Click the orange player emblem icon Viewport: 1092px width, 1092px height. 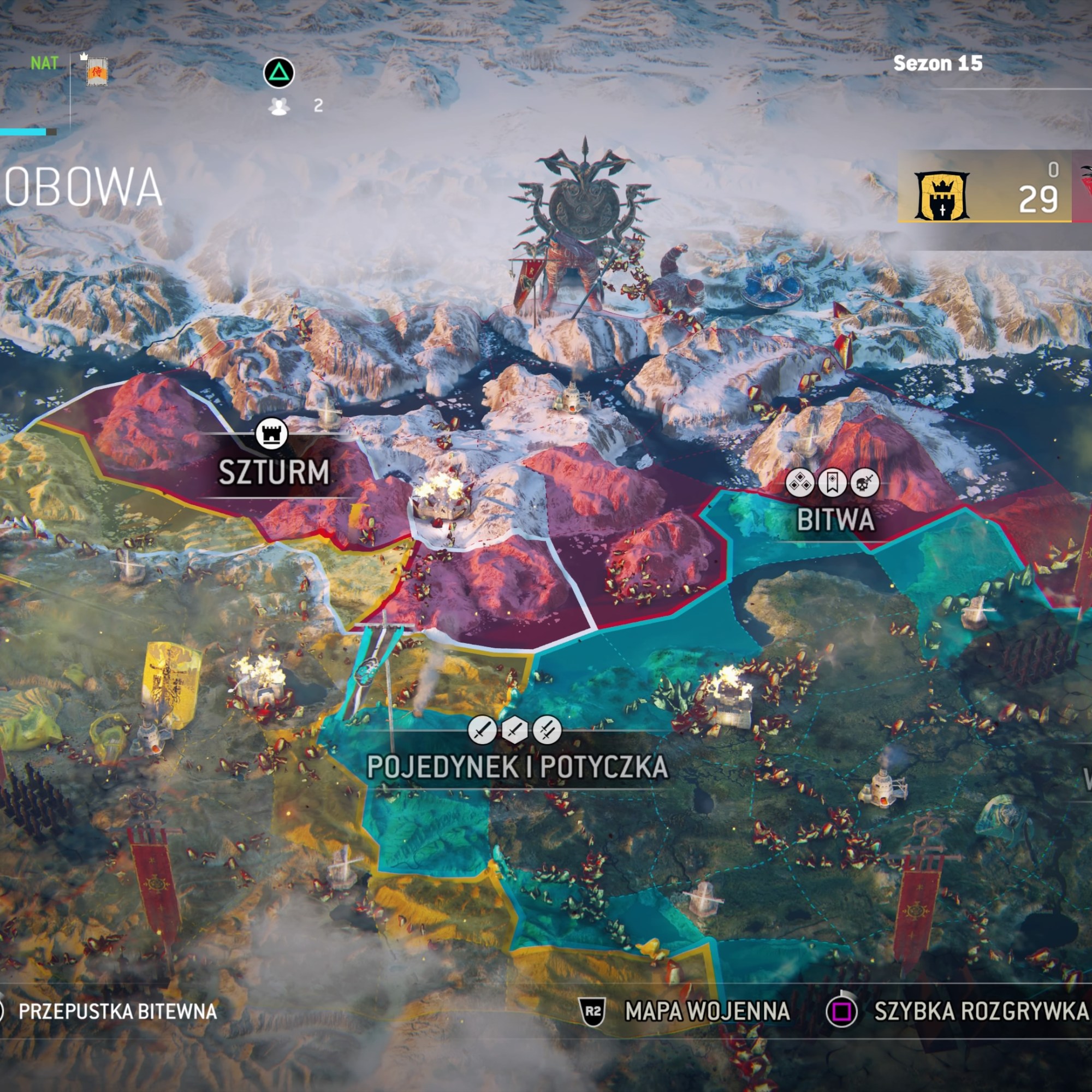[97, 72]
